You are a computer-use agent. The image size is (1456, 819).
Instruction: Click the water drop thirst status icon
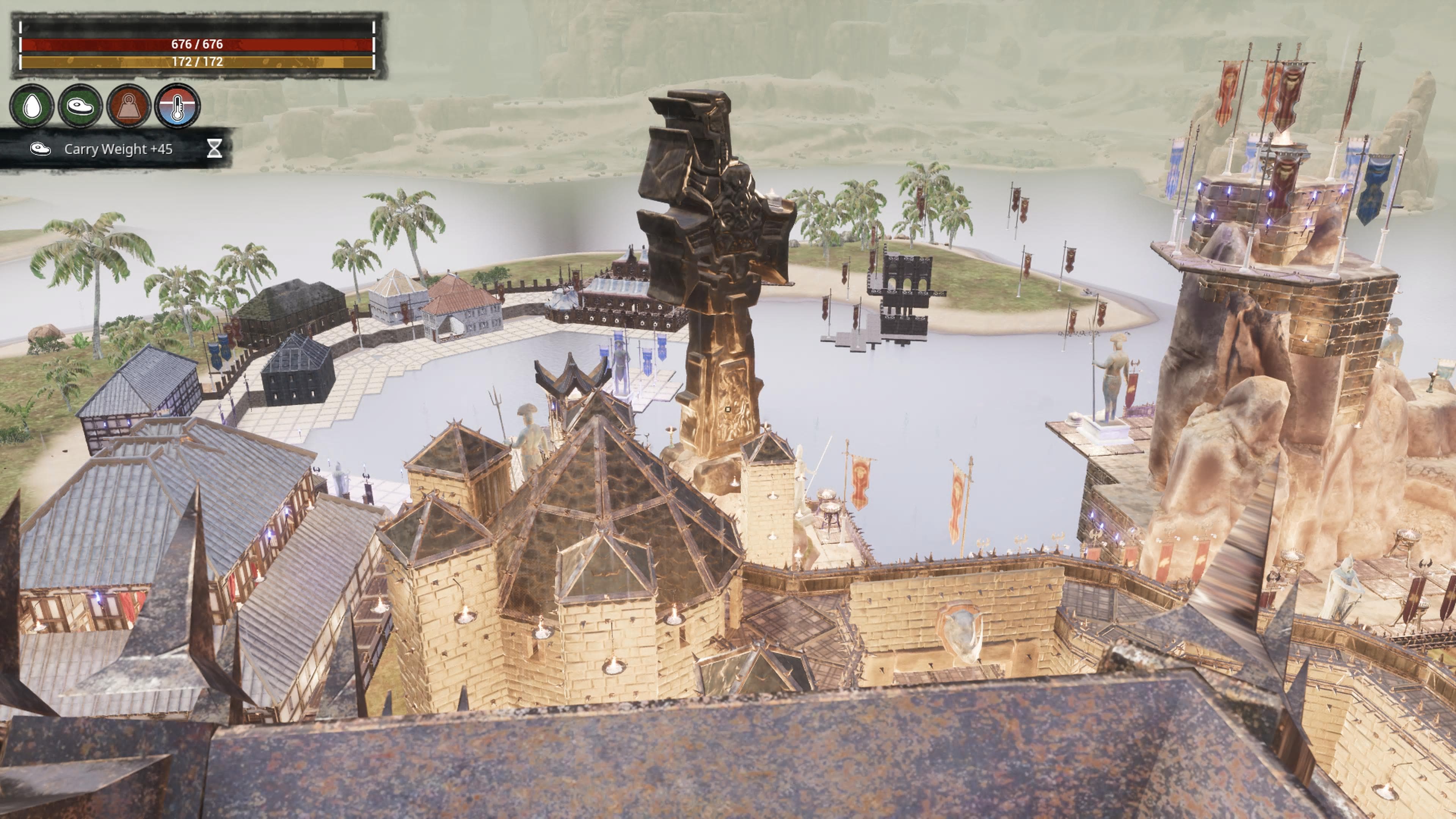(x=32, y=106)
